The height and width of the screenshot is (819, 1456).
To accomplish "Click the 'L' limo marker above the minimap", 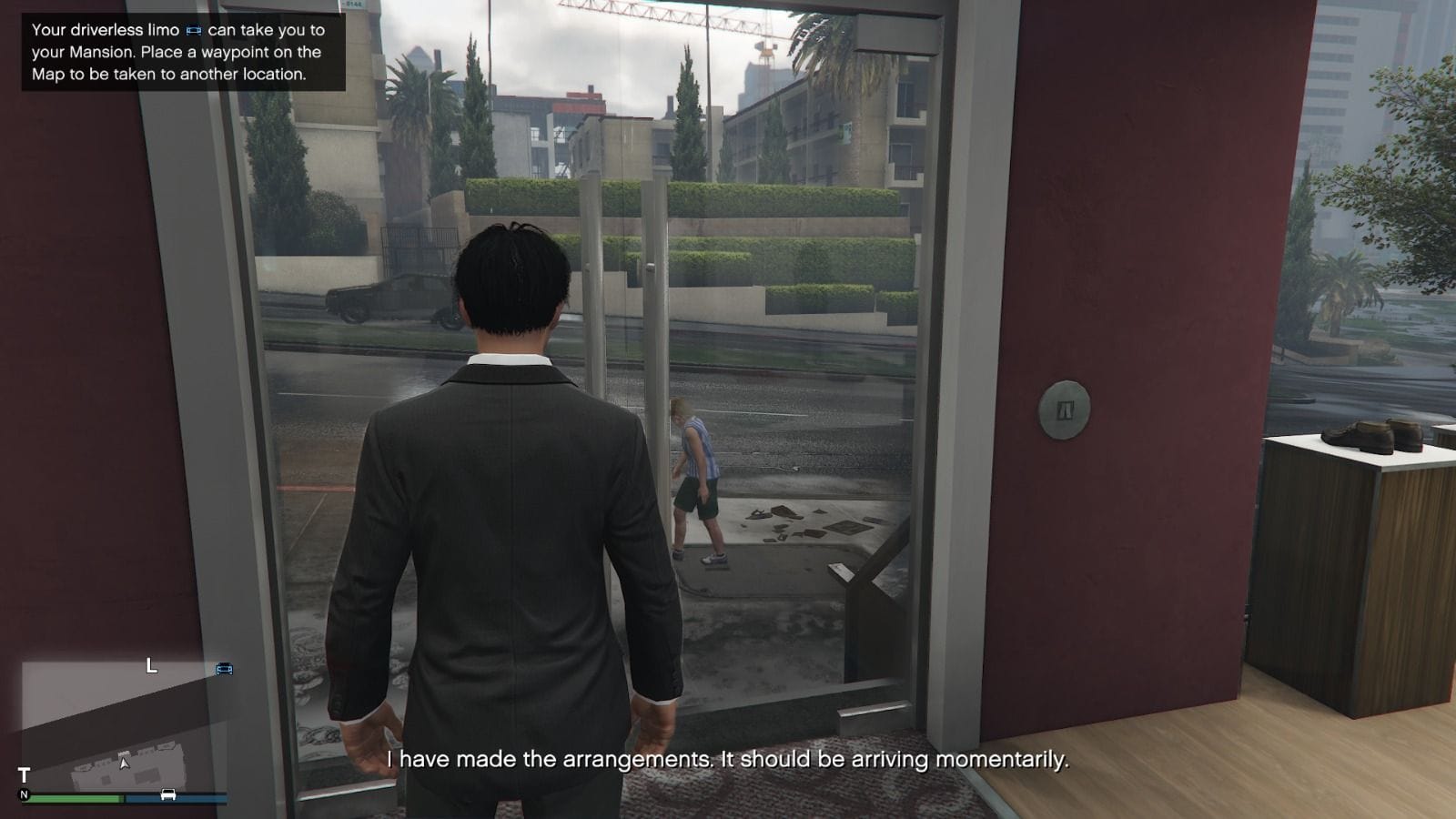I will tap(150, 666).
